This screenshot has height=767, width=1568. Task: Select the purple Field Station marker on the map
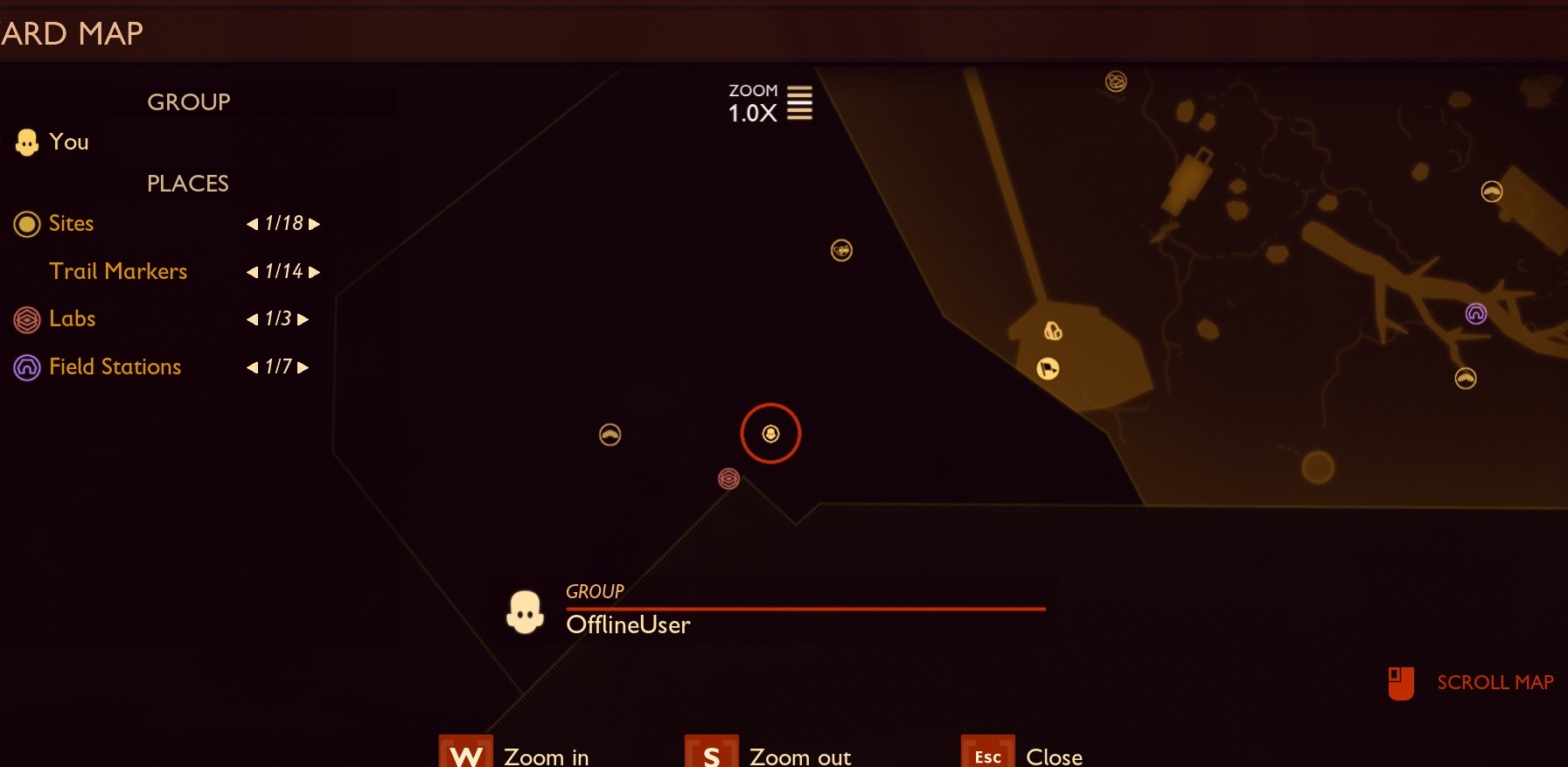[x=1476, y=312]
